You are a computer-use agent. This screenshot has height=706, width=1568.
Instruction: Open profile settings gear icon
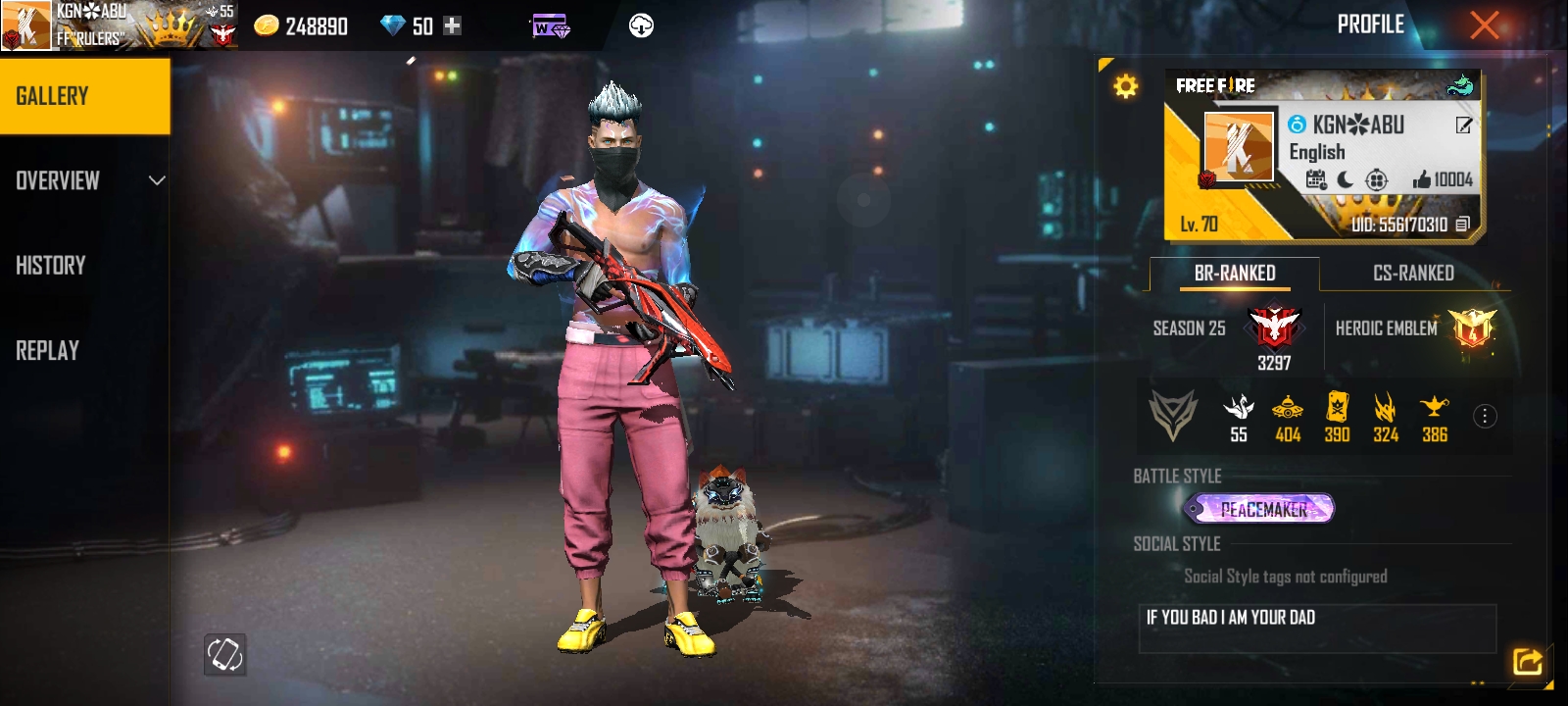pos(1126,87)
